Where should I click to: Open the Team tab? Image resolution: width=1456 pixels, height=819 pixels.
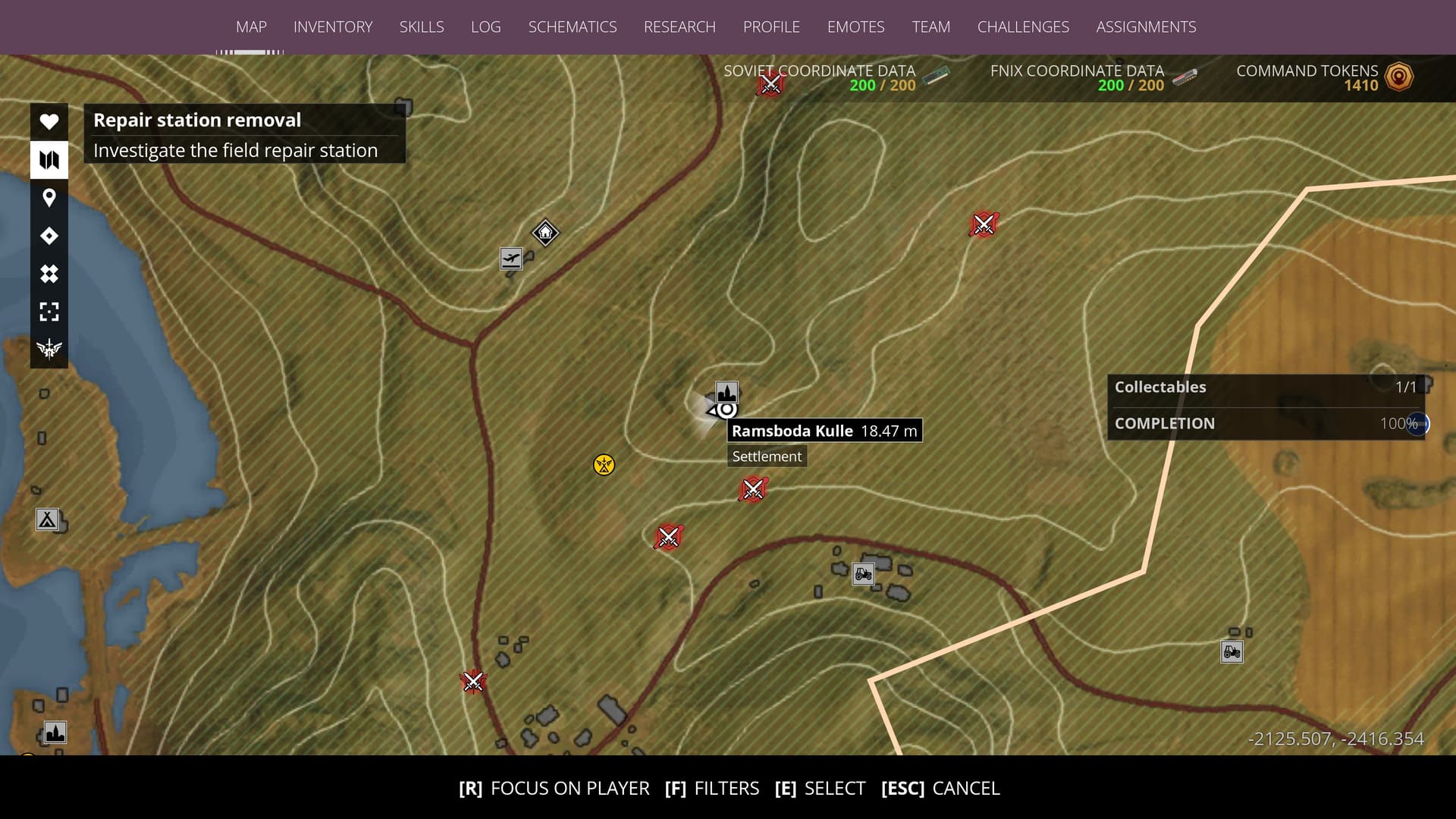tap(930, 27)
